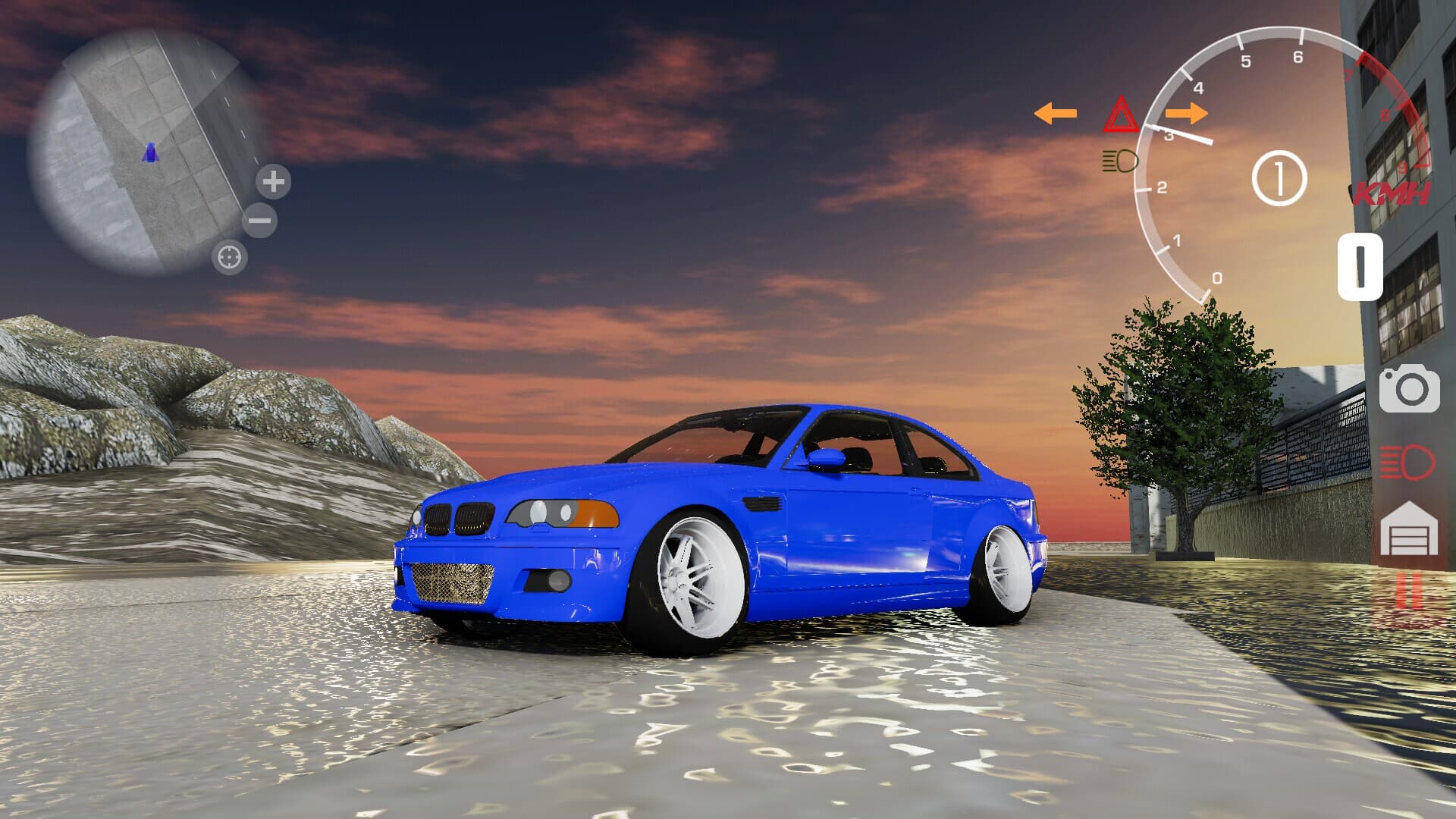Zoom out the minimap with minus button
Image resolution: width=1456 pixels, height=819 pixels.
pos(259,221)
